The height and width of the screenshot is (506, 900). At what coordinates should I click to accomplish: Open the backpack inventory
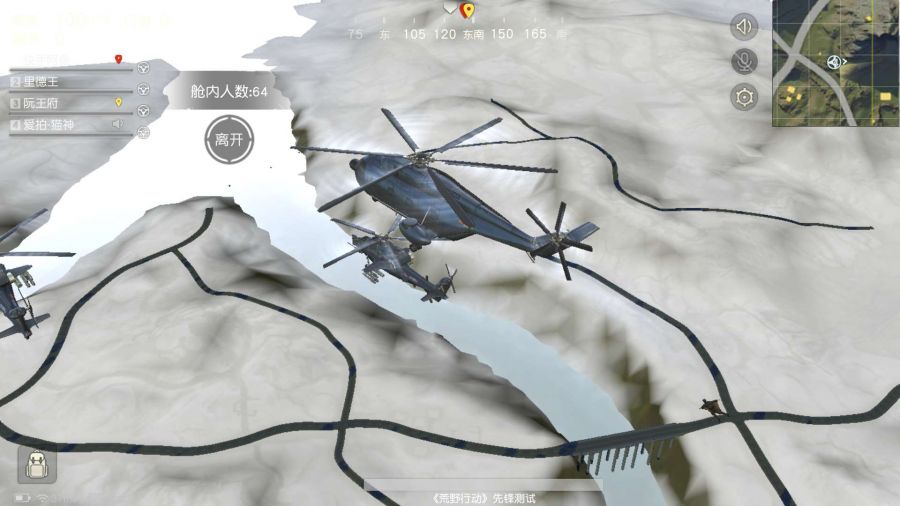pyautogui.click(x=37, y=464)
